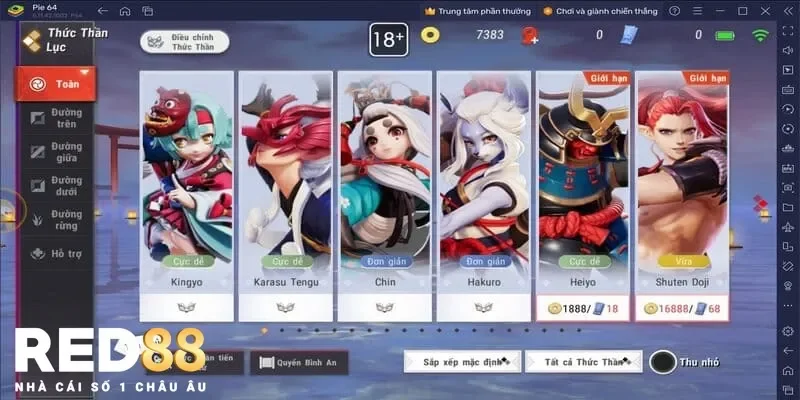Open the Đường giữa category
The width and height of the screenshot is (800, 400).
click(56, 152)
